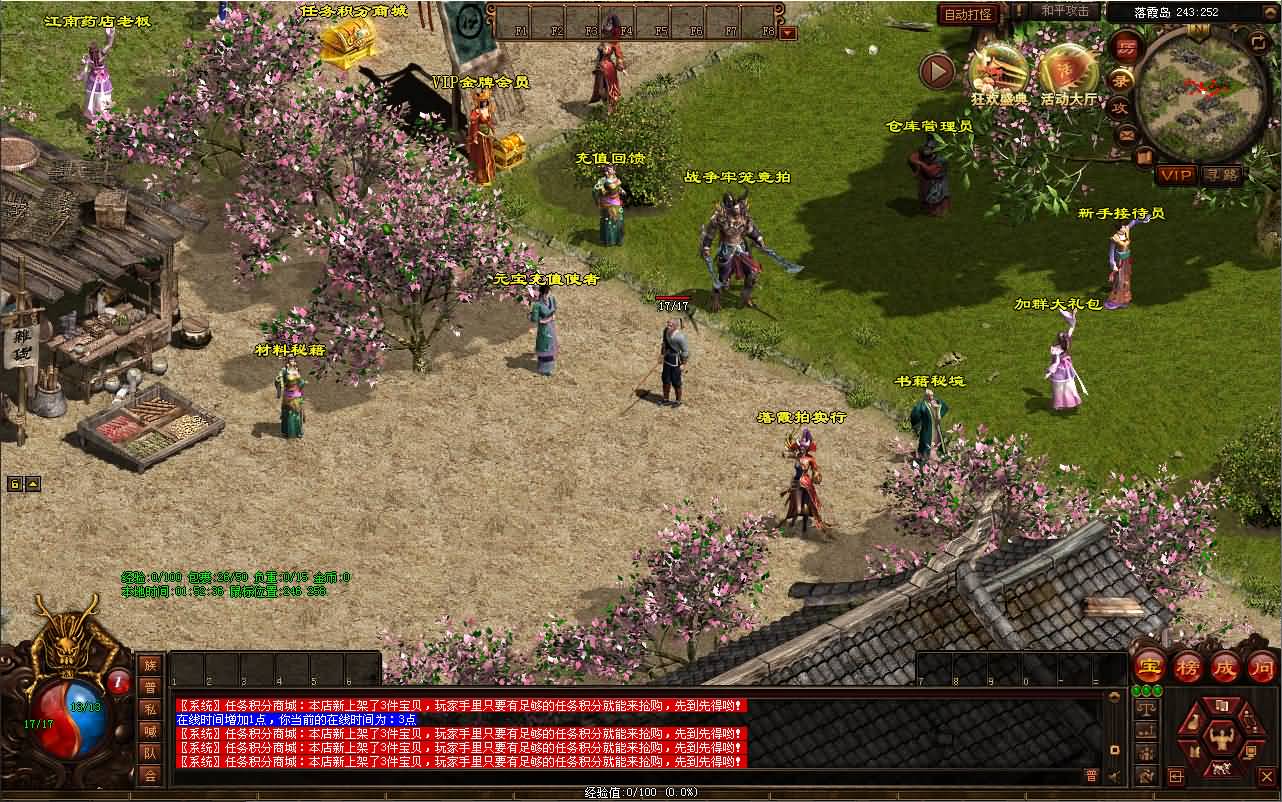This screenshot has height=802, width=1282.
Task: Open the 成 achievements button
Action: pyautogui.click(x=1225, y=666)
